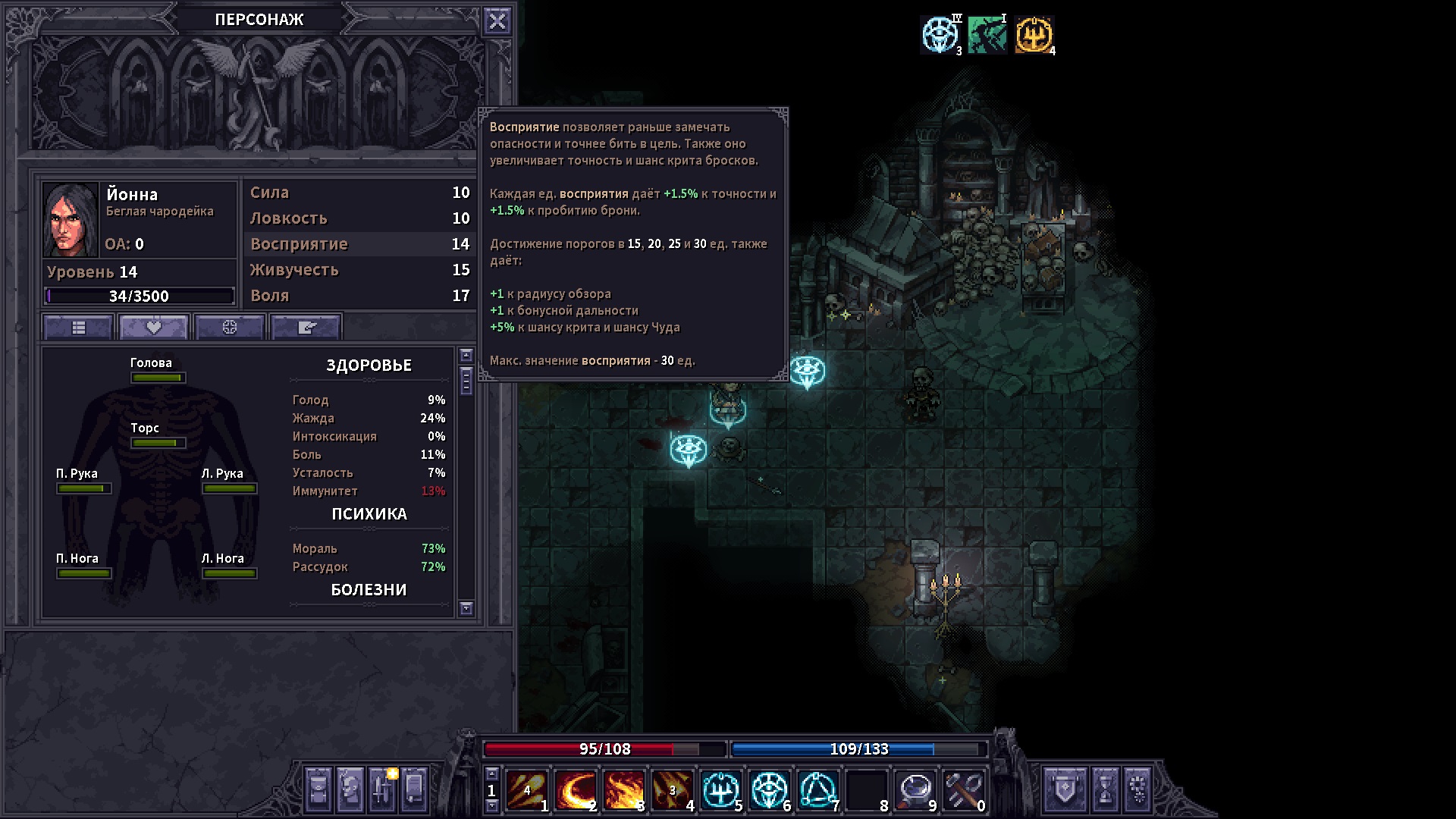Activate the trident rune skill in slot 5
The height and width of the screenshot is (819, 1456).
coord(720,790)
